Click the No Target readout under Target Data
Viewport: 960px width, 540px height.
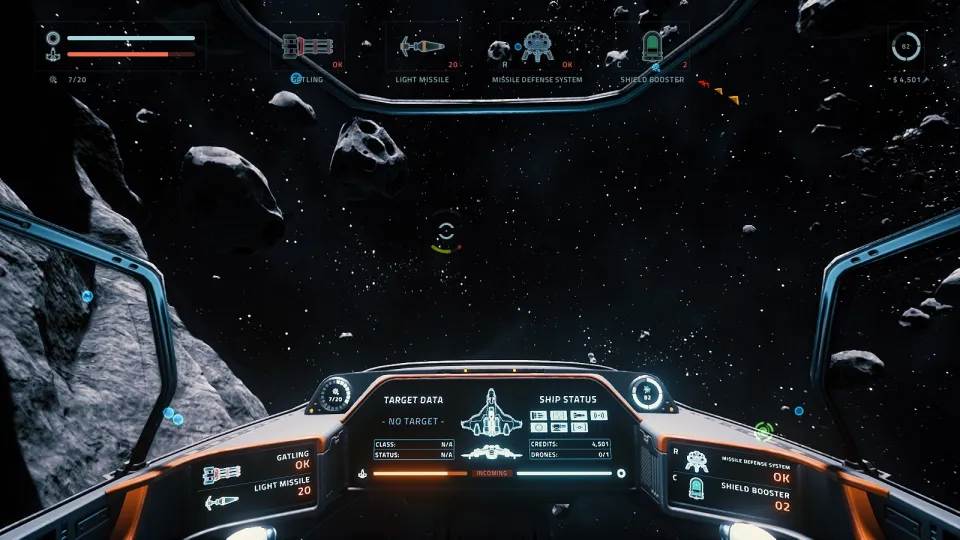tap(413, 422)
